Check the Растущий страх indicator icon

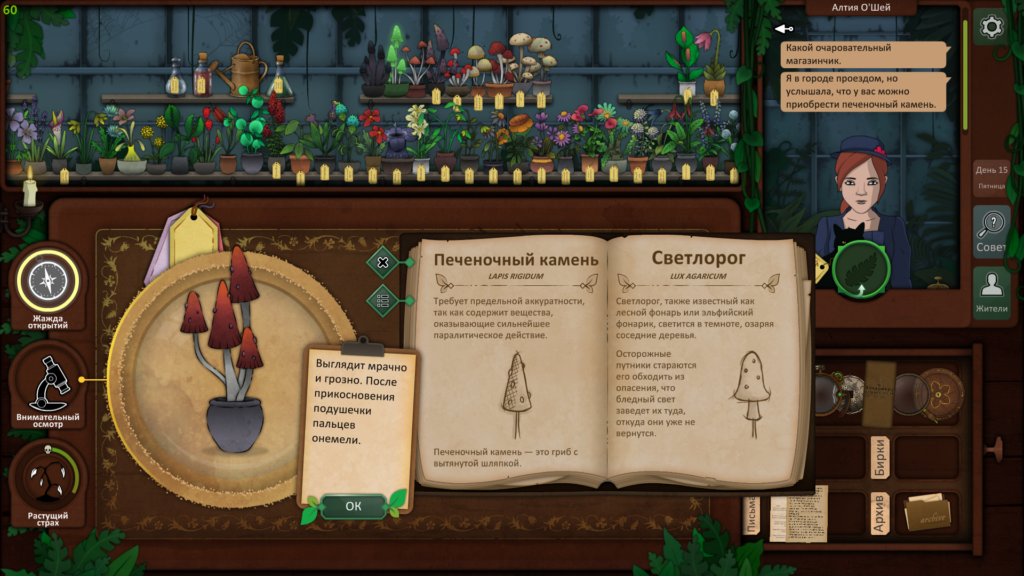coord(47,480)
